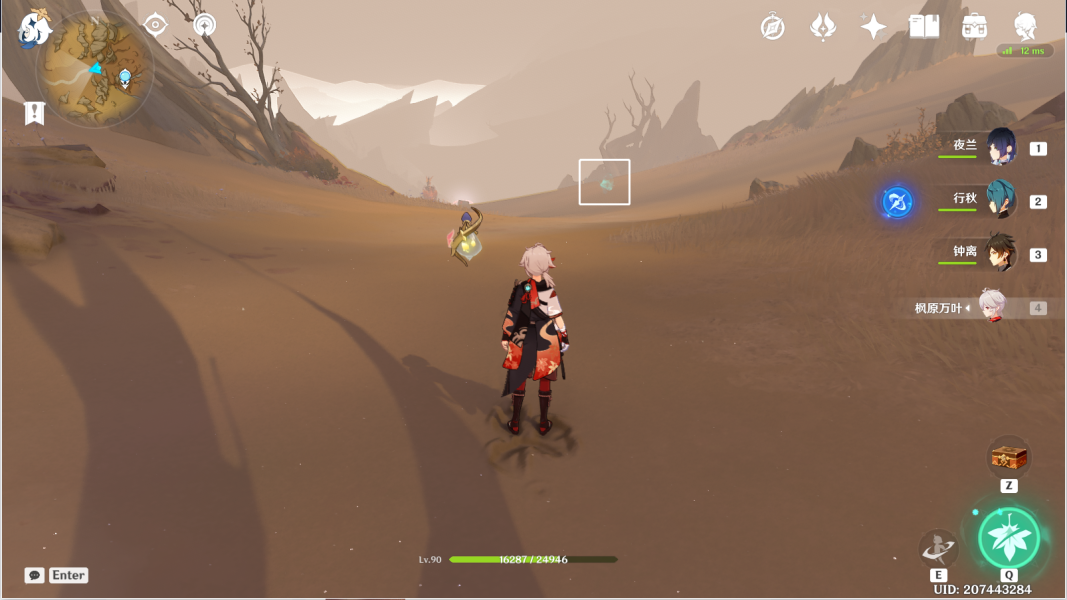Switch to party member 夜兰

point(1000,147)
